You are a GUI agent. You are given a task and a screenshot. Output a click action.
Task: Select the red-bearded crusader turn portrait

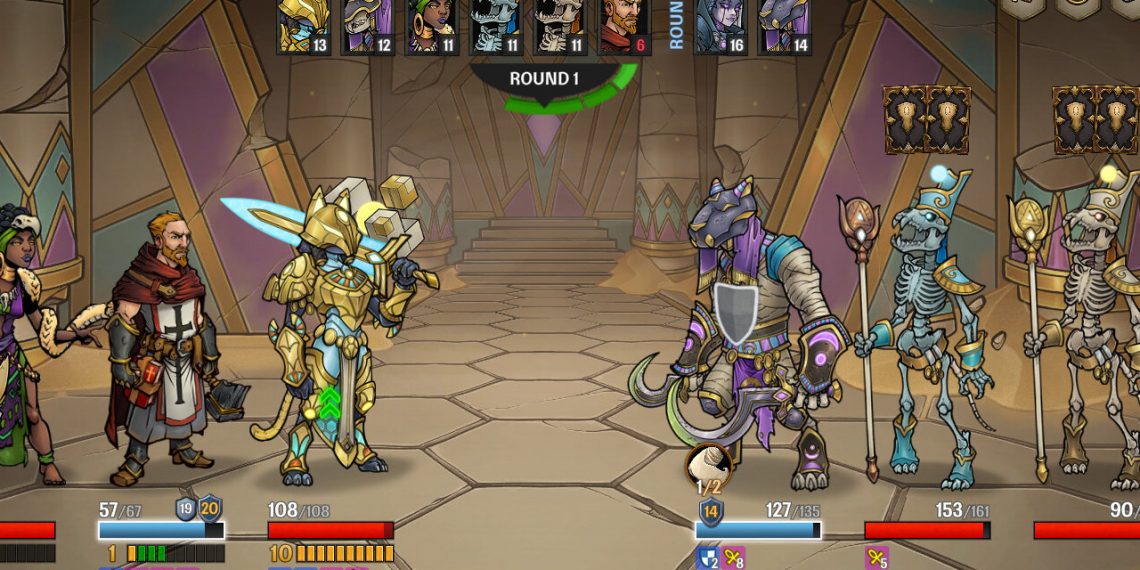[x=624, y=25]
